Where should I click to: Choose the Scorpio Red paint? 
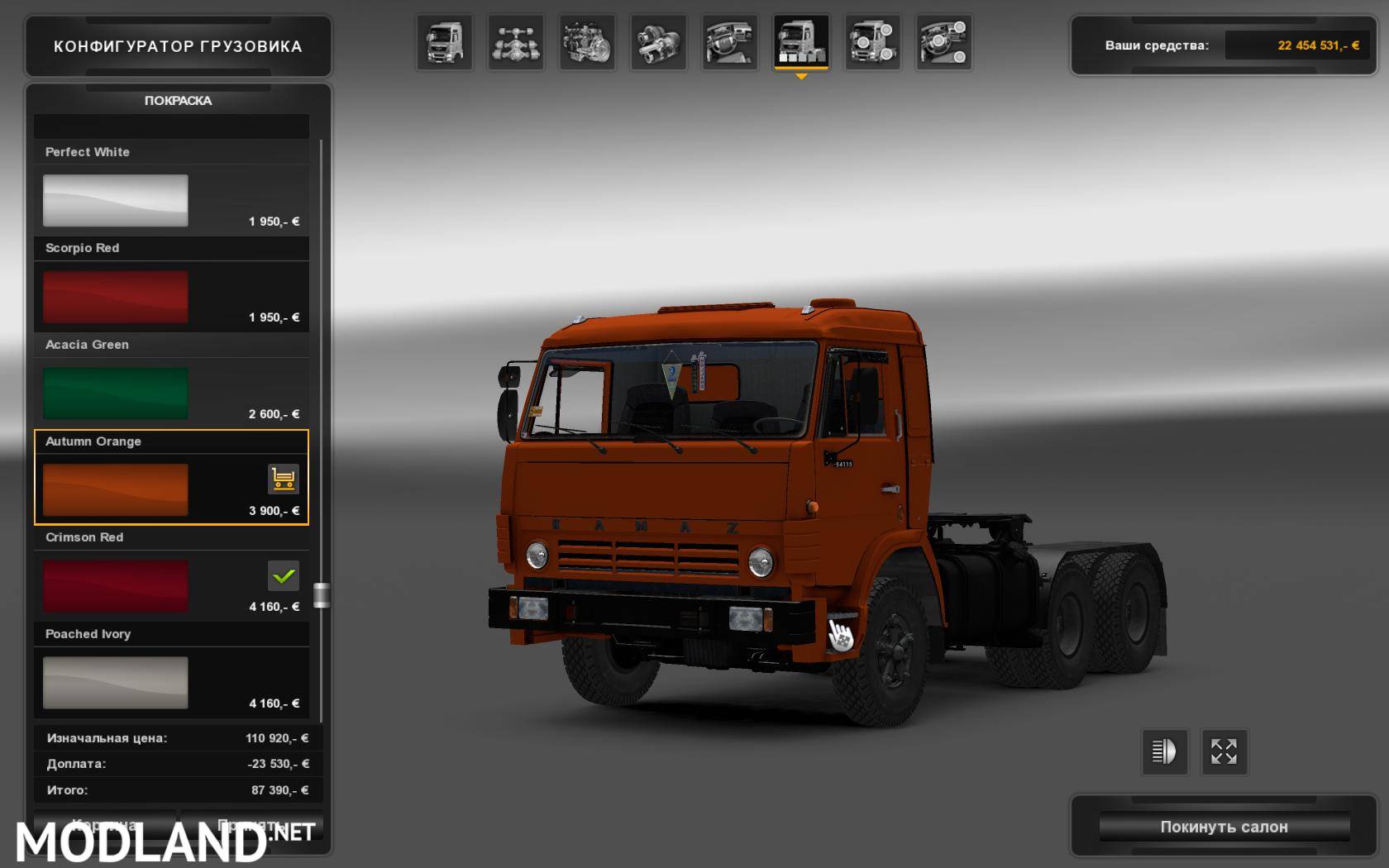[115, 297]
